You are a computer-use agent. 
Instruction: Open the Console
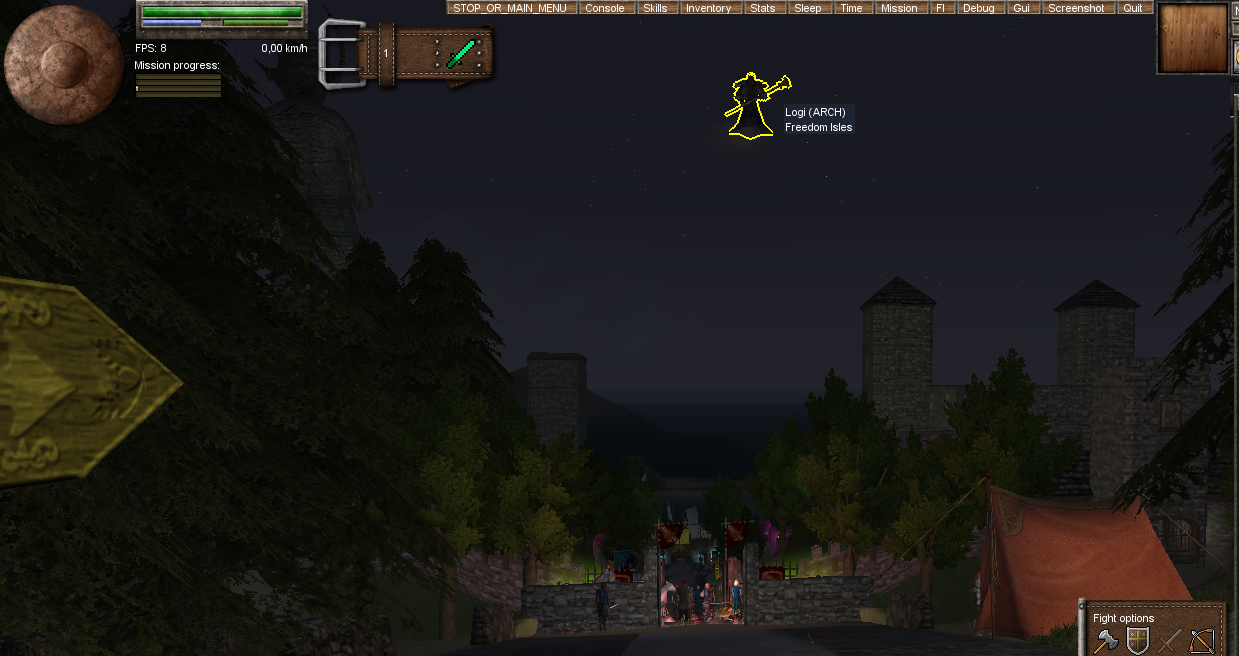[x=604, y=8]
